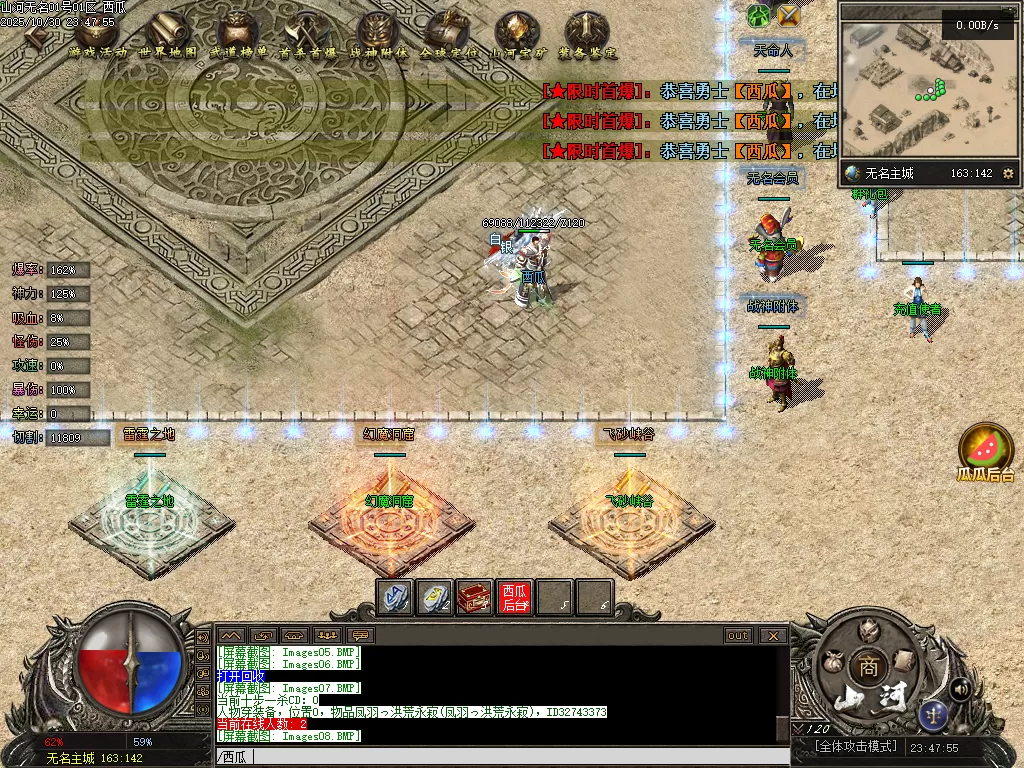1024x768 pixels.
Task: Click the globe icon beside 无名主城
Action: pos(853,174)
